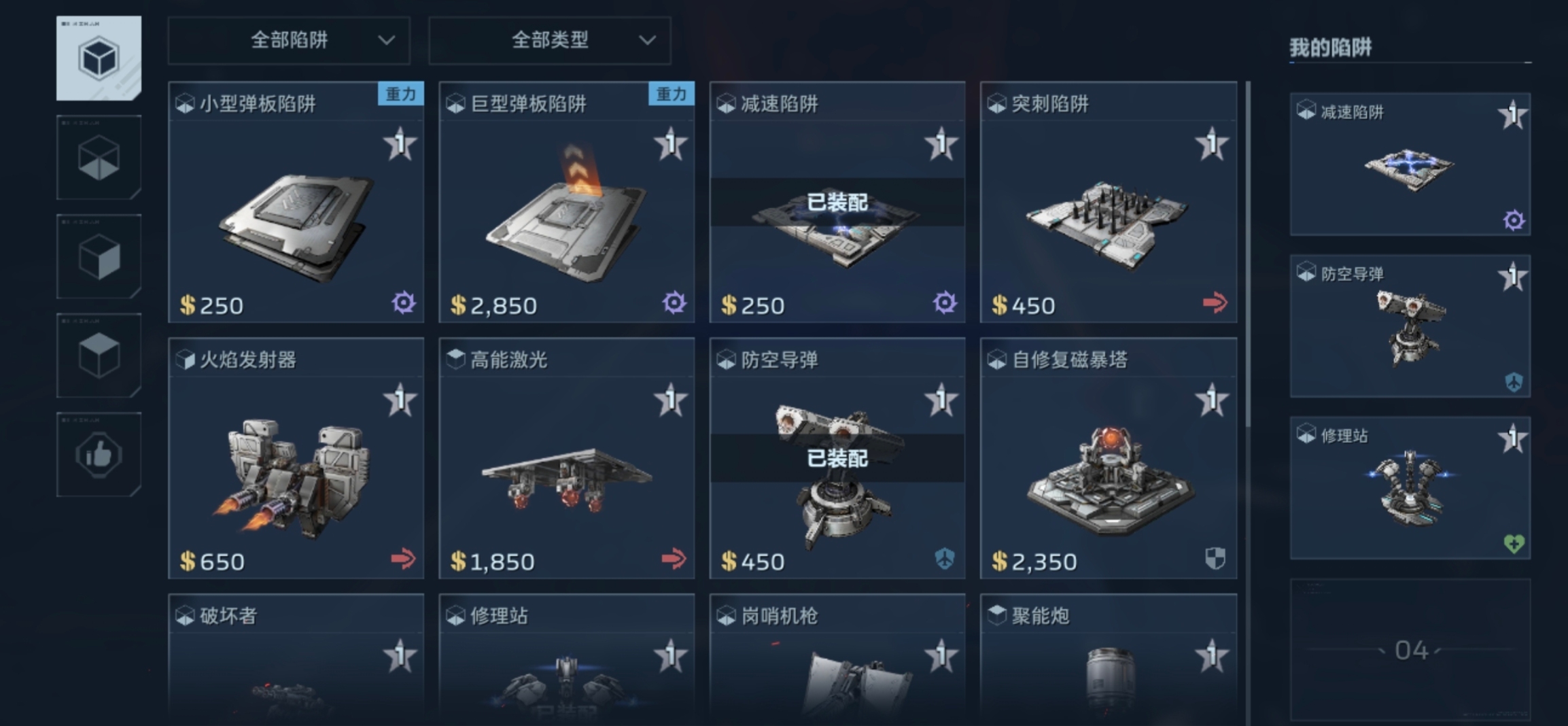Viewport: 1568px width, 726px height.
Task: Click the anti-air icon on 防空导弹 card
Action: [x=945, y=559]
